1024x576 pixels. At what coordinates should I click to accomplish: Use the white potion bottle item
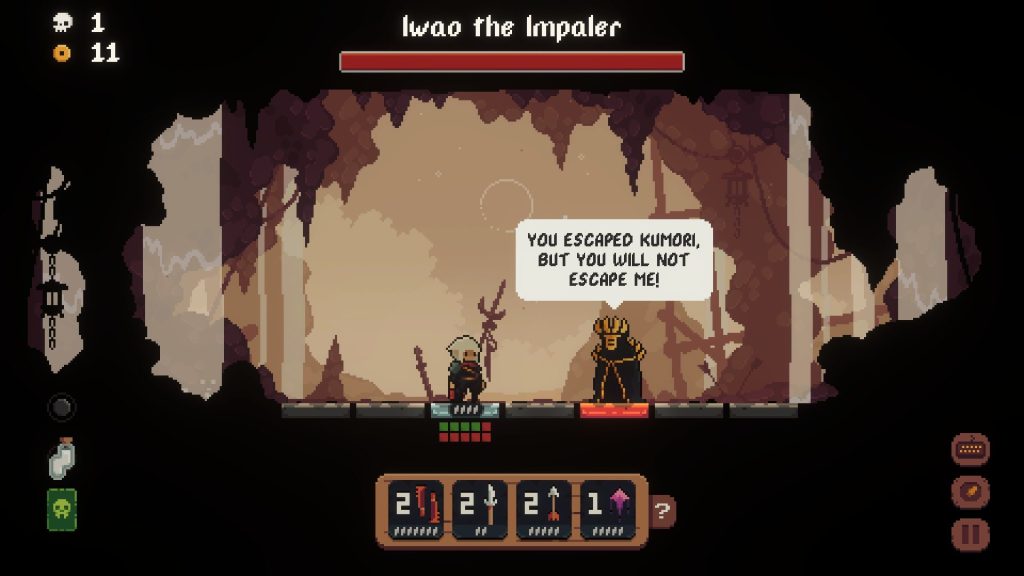click(62, 459)
